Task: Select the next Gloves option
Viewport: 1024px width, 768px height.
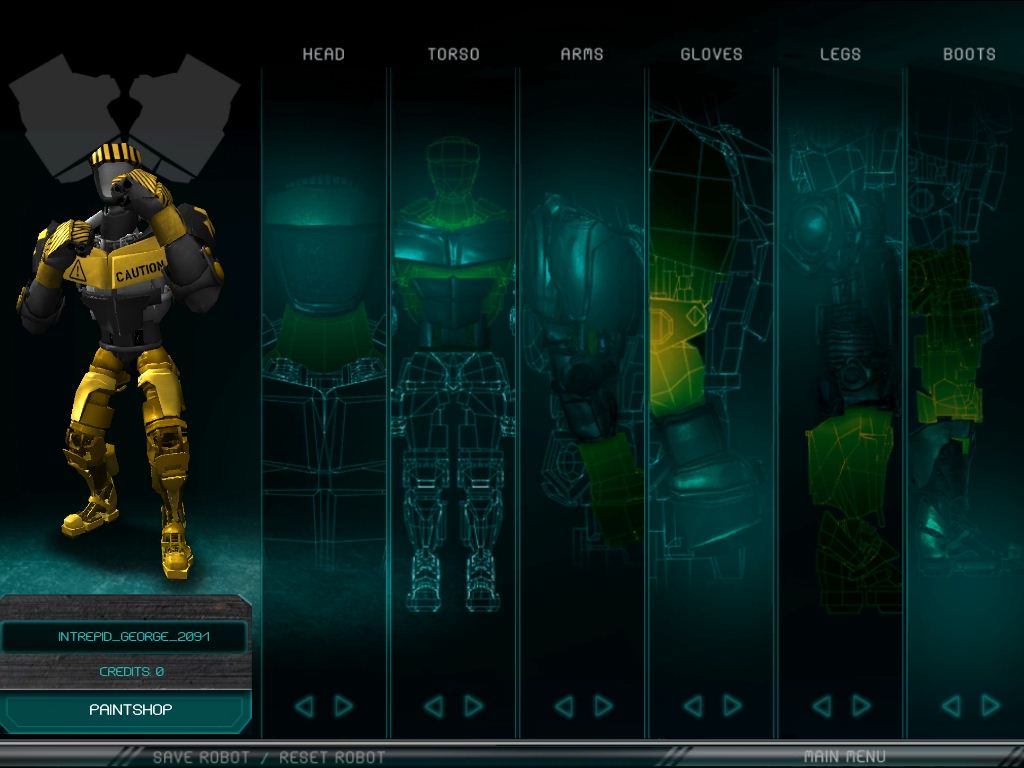Action: (732, 707)
